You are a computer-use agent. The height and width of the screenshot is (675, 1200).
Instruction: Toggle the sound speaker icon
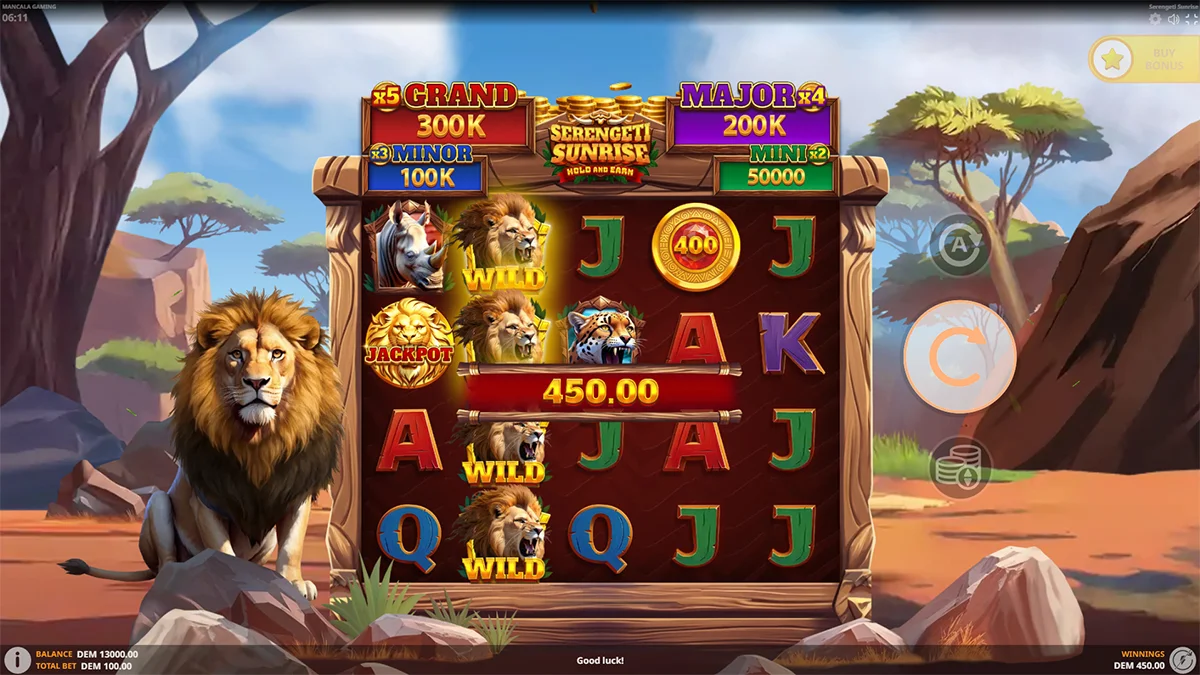[1173, 19]
